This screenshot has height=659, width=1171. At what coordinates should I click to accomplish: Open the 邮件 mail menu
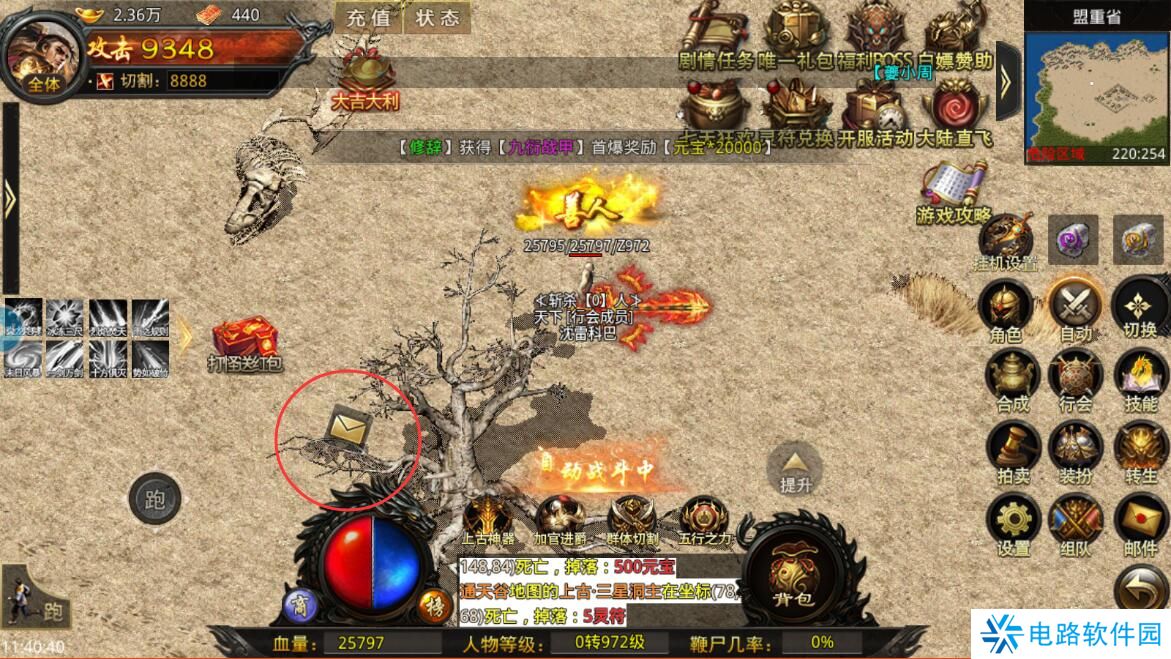click(x=1140, y=523)
